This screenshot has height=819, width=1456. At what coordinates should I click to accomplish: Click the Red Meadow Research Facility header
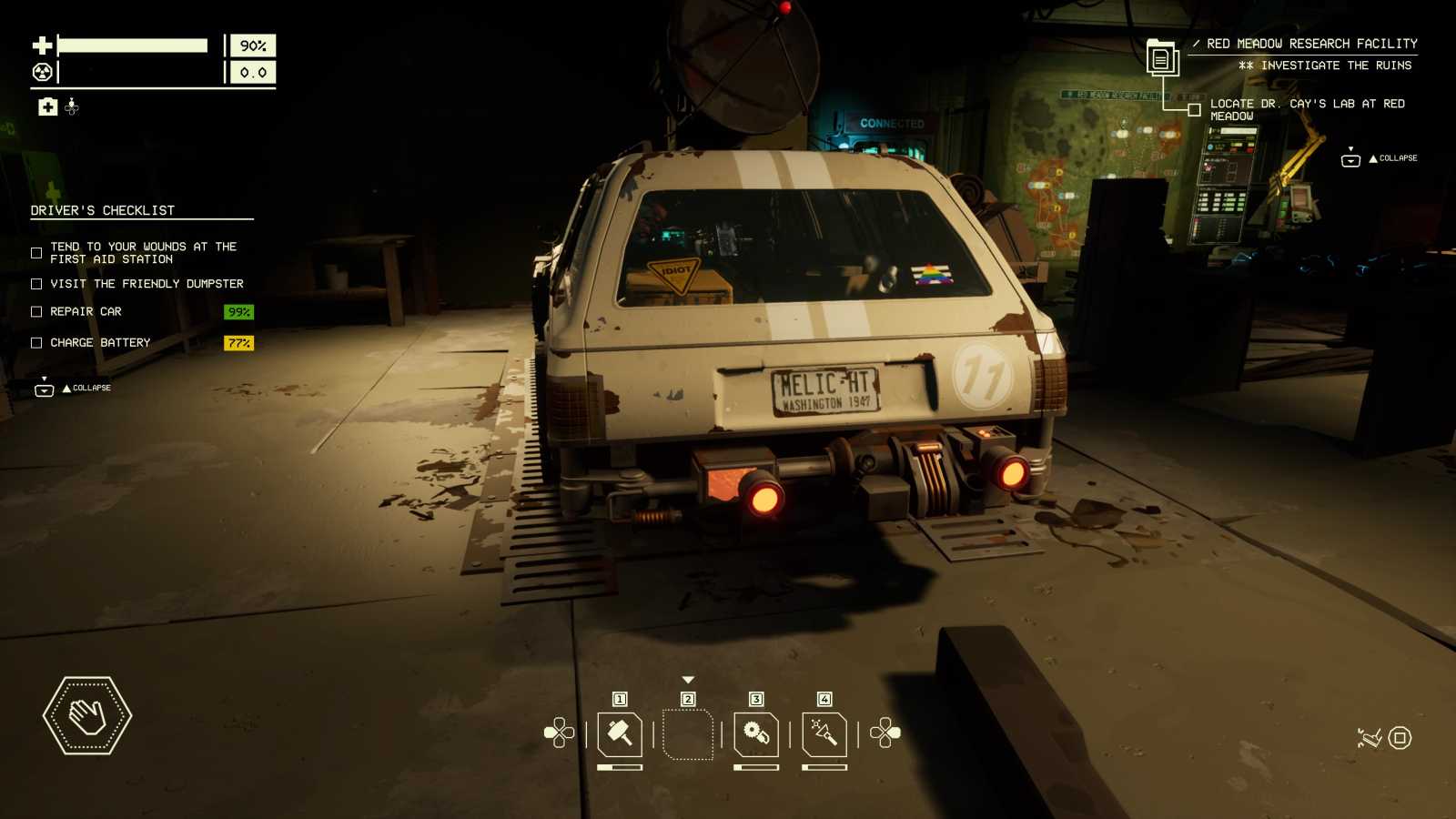(x=1310, y=43)
